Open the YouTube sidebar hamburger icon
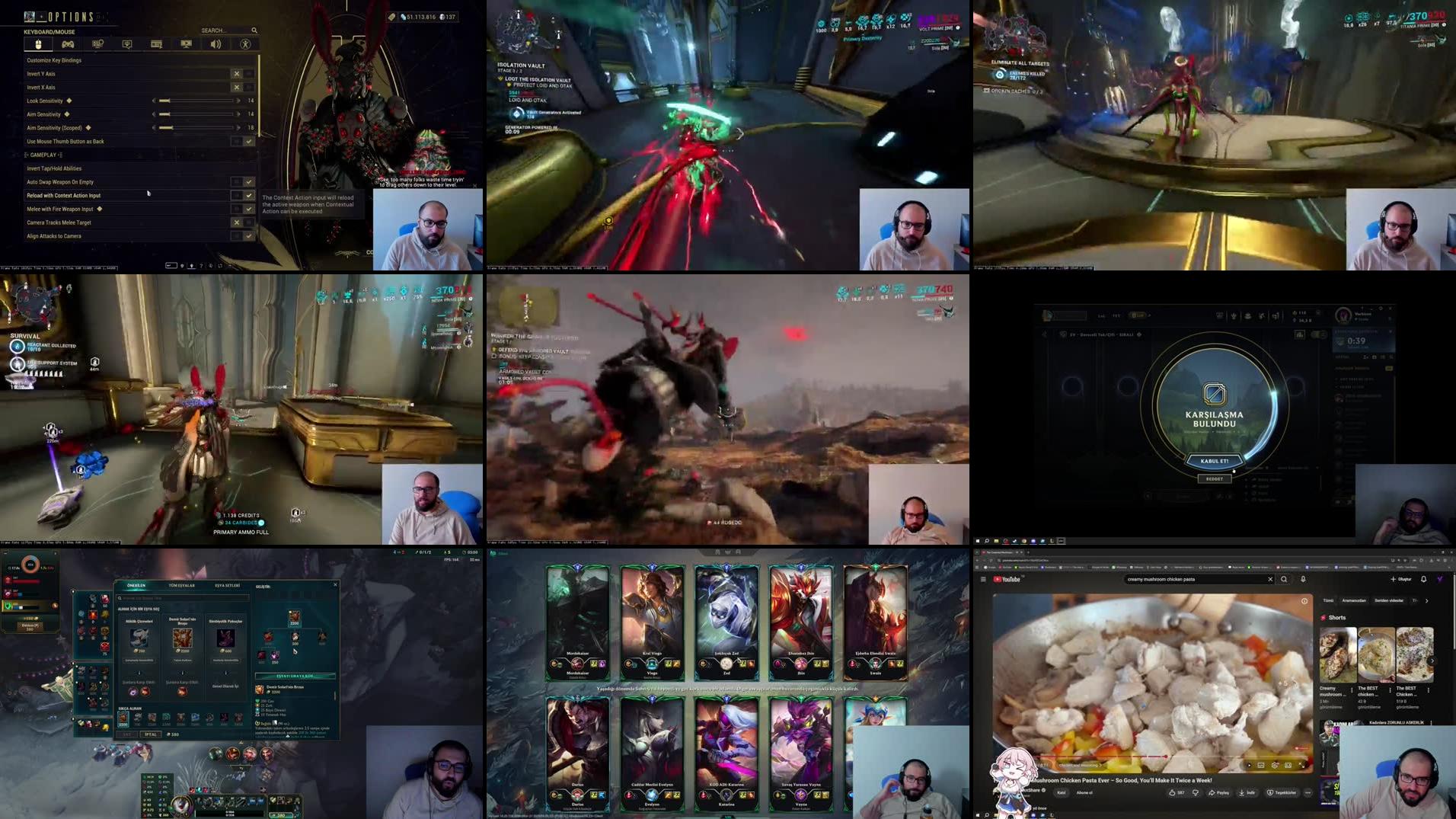The height and width of the screenshot is (819, 1456). point(984,580)
